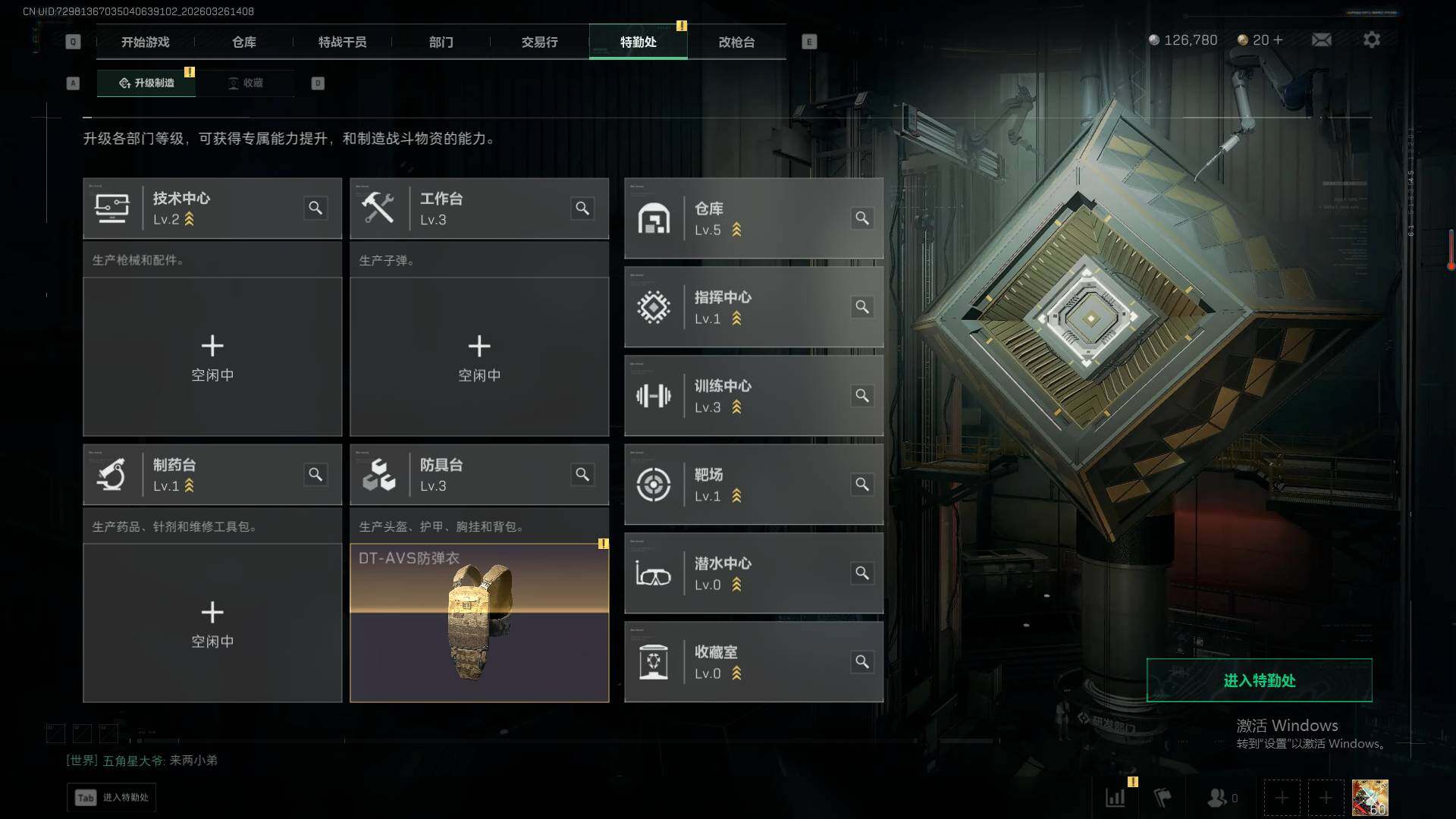Open the 改枪台 tab
Screen dimensions: 1456x819
click(736, 42)
